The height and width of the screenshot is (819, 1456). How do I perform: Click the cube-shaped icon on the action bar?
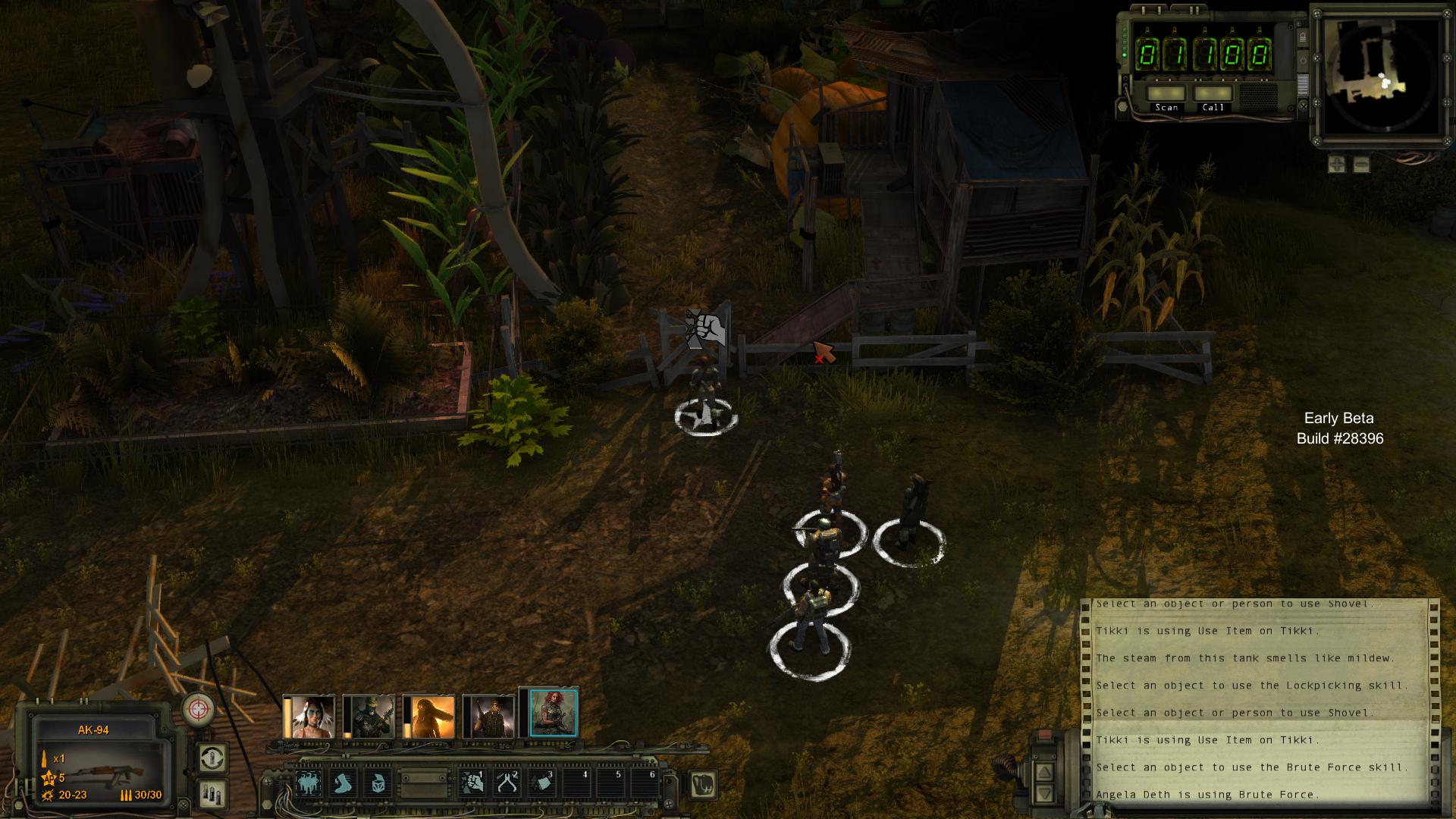pos(378,783)
